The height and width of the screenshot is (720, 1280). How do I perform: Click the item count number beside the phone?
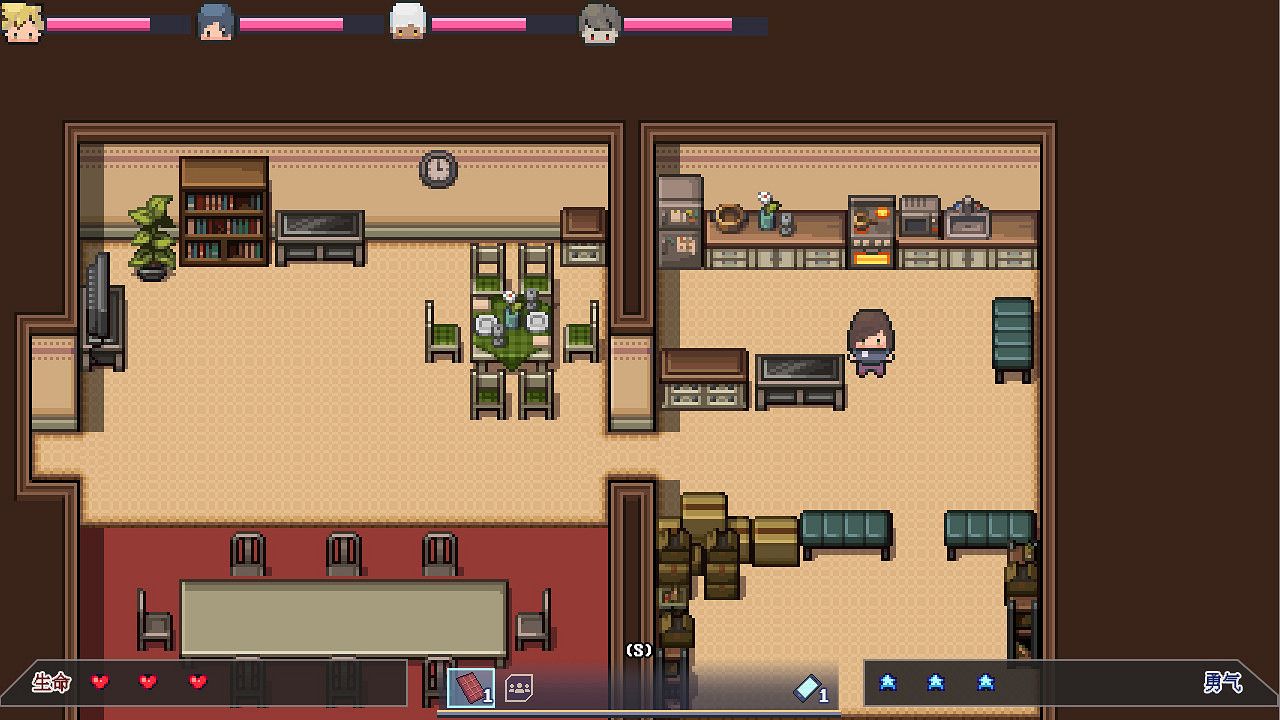coord(822,692)
